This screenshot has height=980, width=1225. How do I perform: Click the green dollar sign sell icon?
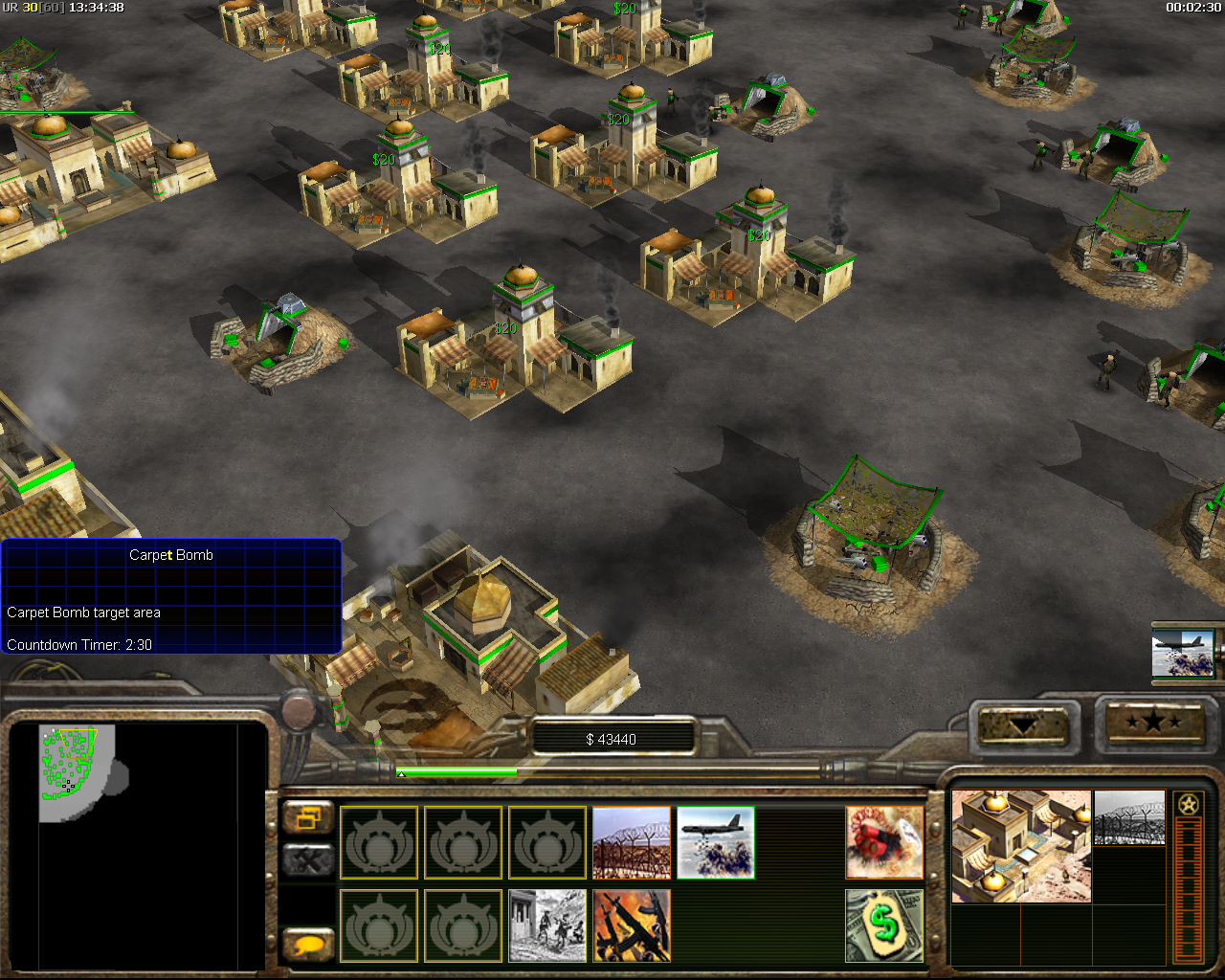pyautogui.click(x=884, y=925)
